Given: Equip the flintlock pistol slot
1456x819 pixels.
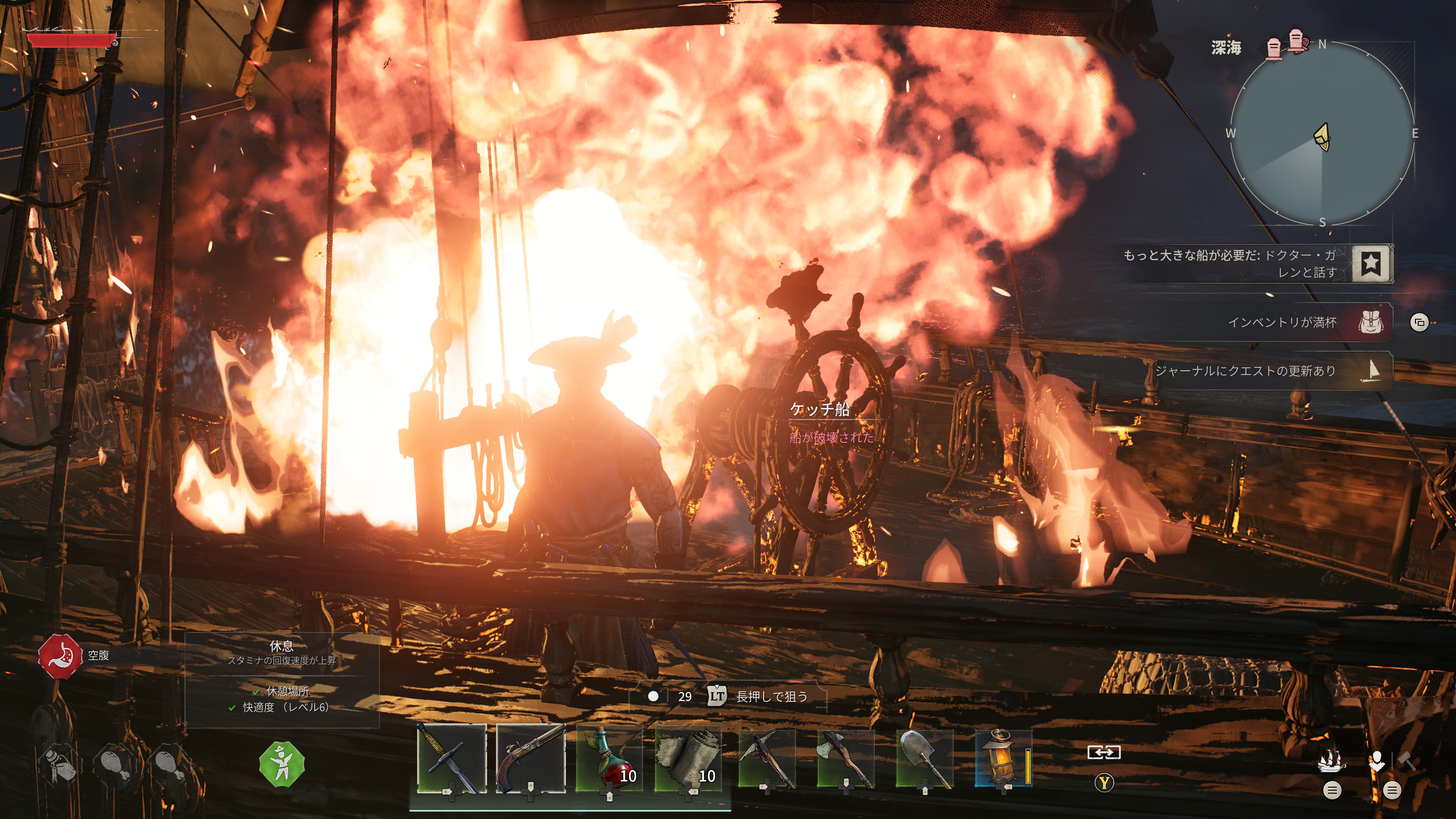Looking at the screenshot, I should [530, 758].
